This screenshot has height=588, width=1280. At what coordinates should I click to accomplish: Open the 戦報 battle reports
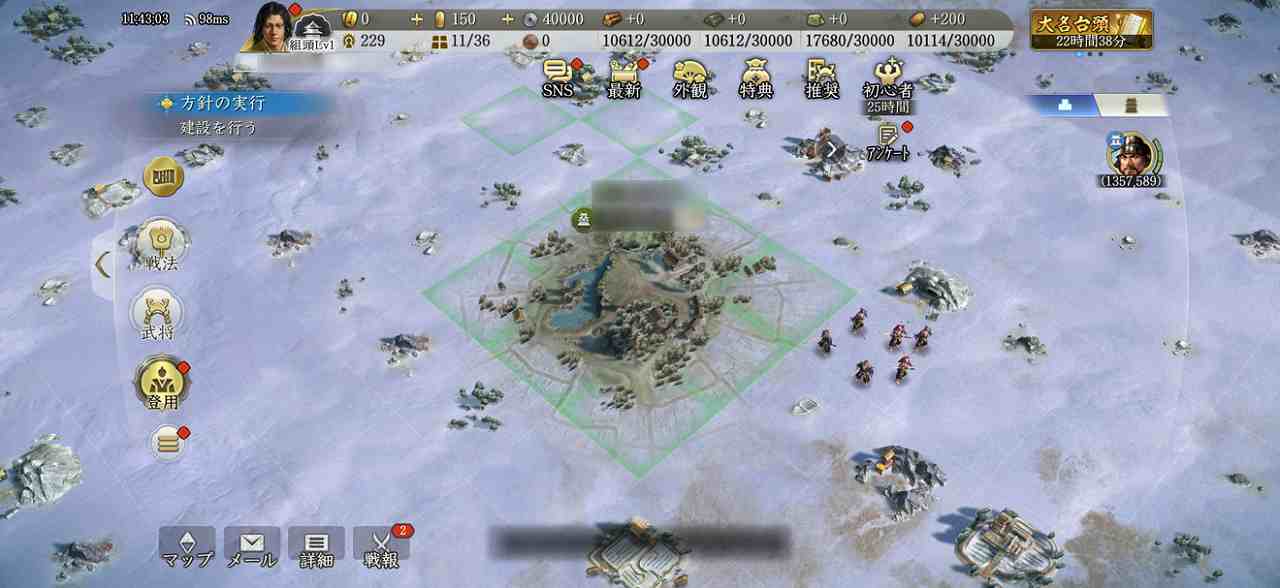click(381, 547)
